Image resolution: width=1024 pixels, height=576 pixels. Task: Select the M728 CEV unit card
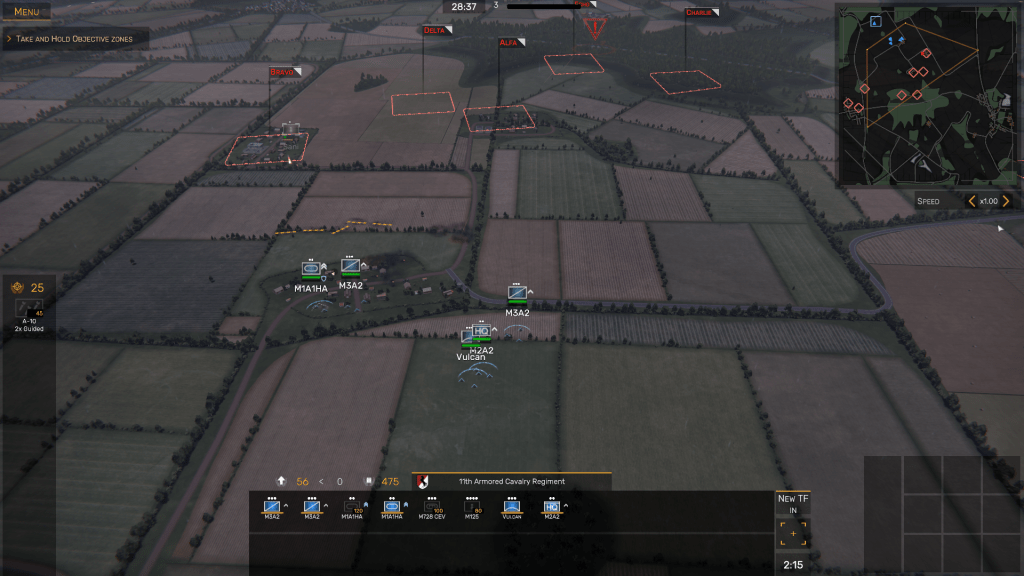tap(431, 509)
